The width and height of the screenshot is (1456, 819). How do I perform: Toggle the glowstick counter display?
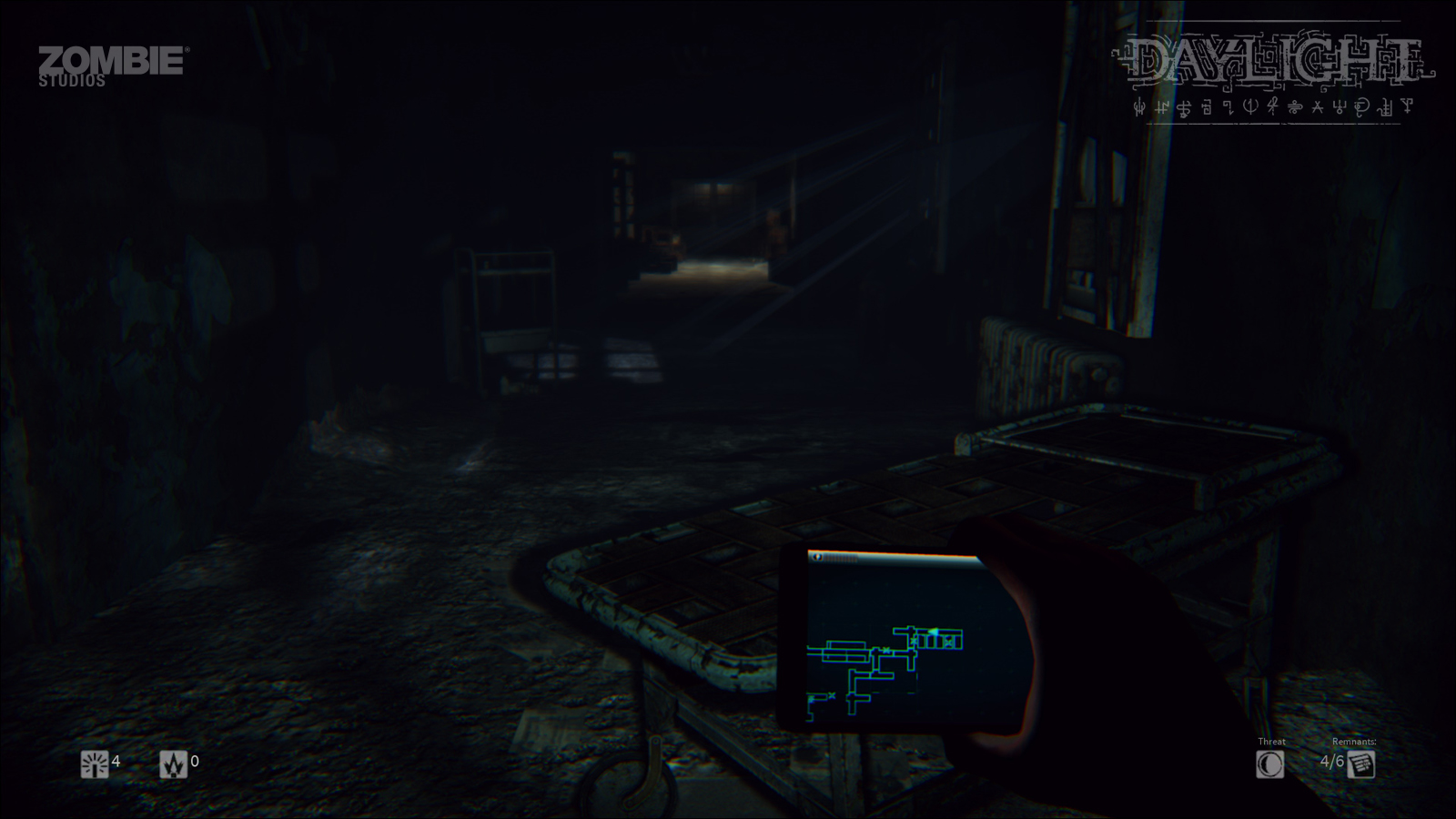114,762
